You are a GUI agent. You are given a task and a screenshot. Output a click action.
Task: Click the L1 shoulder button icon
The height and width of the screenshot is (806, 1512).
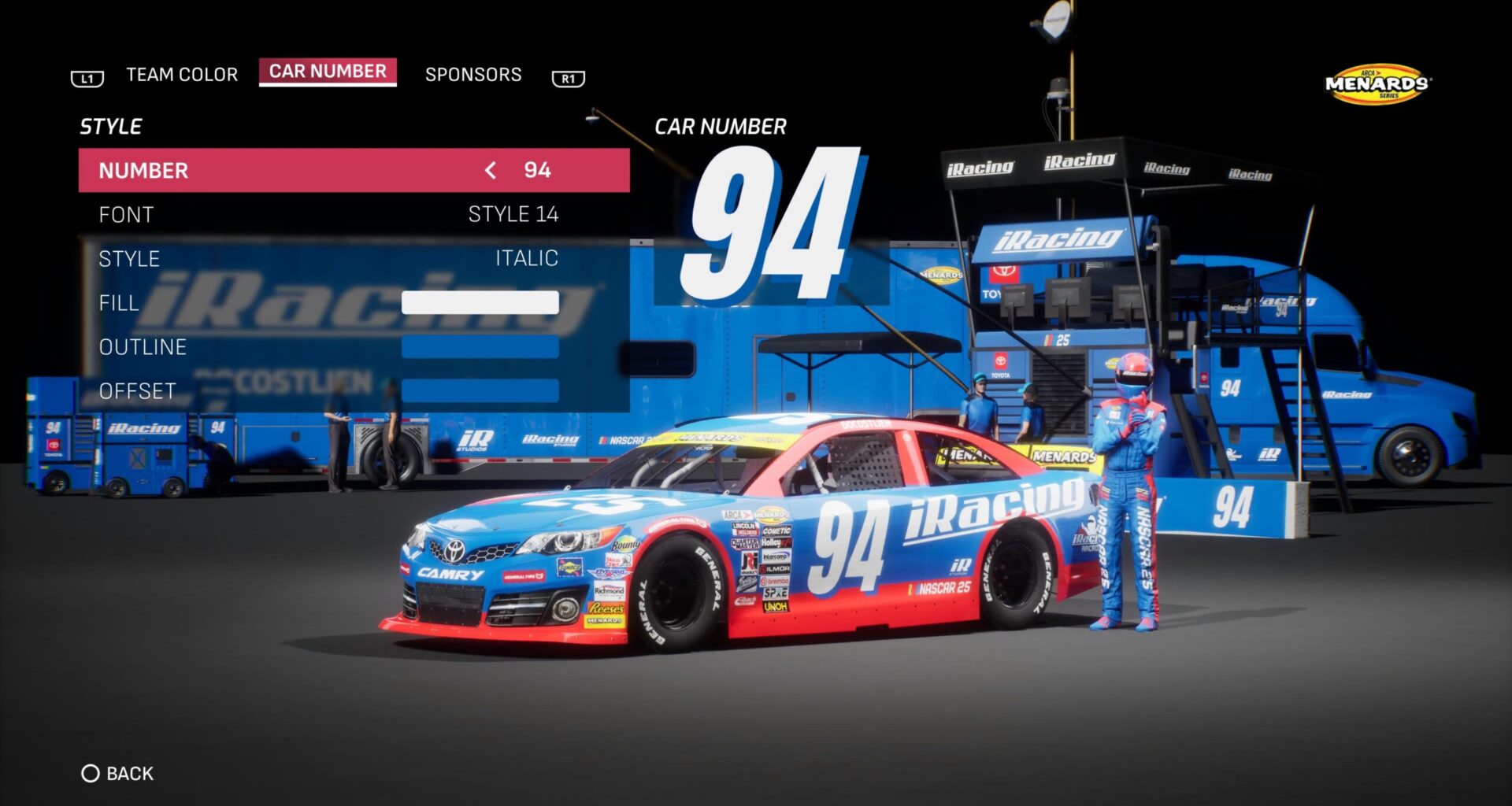(87, 76)
